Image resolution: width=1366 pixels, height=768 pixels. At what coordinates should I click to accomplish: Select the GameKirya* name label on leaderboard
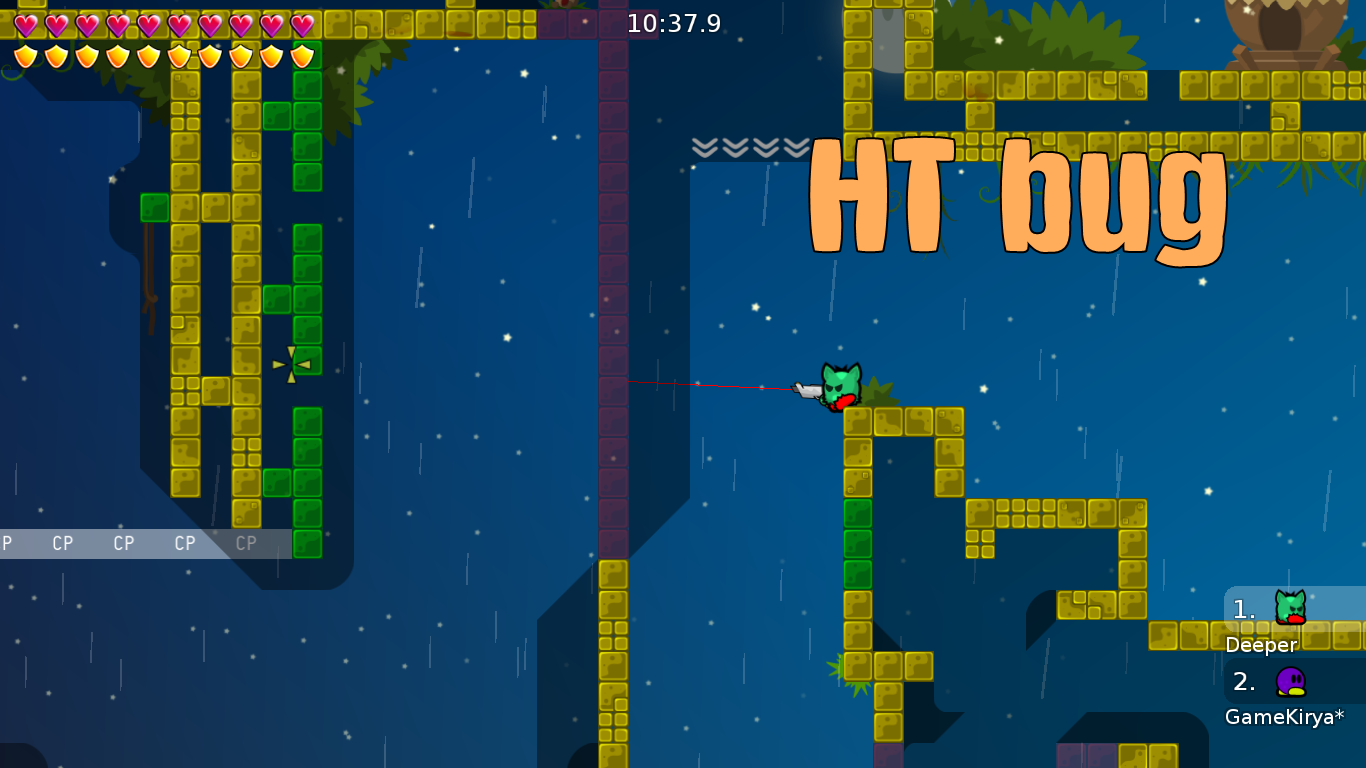click(x=1284, y=716)
